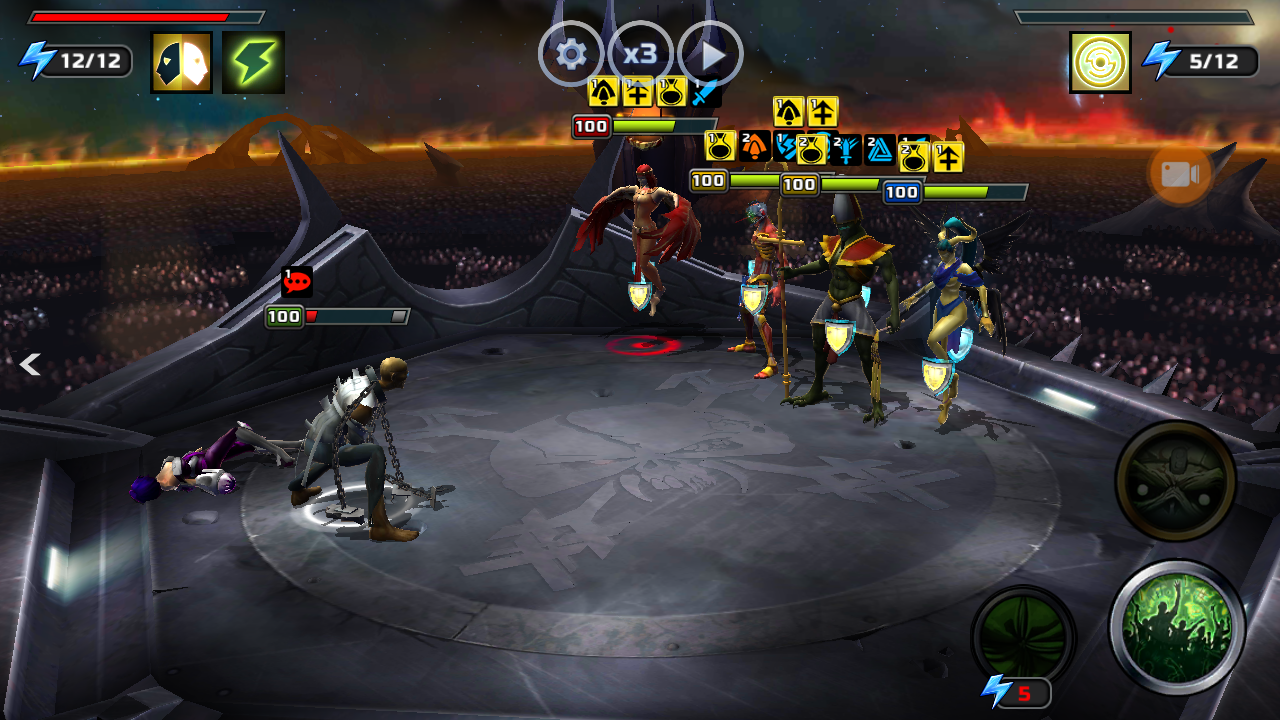Inspect the enemy's yellow circular sigil icon
The image size is (1280, 720).
(x=1100, y=62)
